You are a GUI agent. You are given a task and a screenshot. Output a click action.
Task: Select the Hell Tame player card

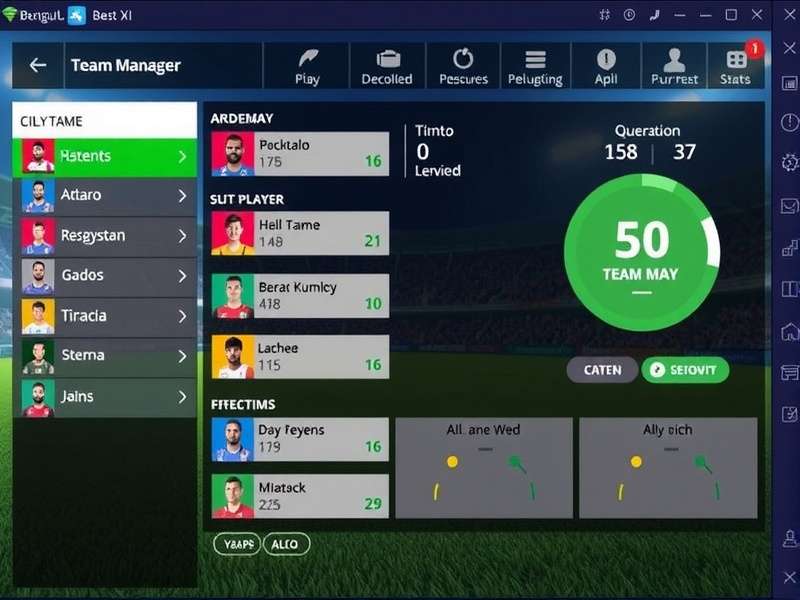300,233
